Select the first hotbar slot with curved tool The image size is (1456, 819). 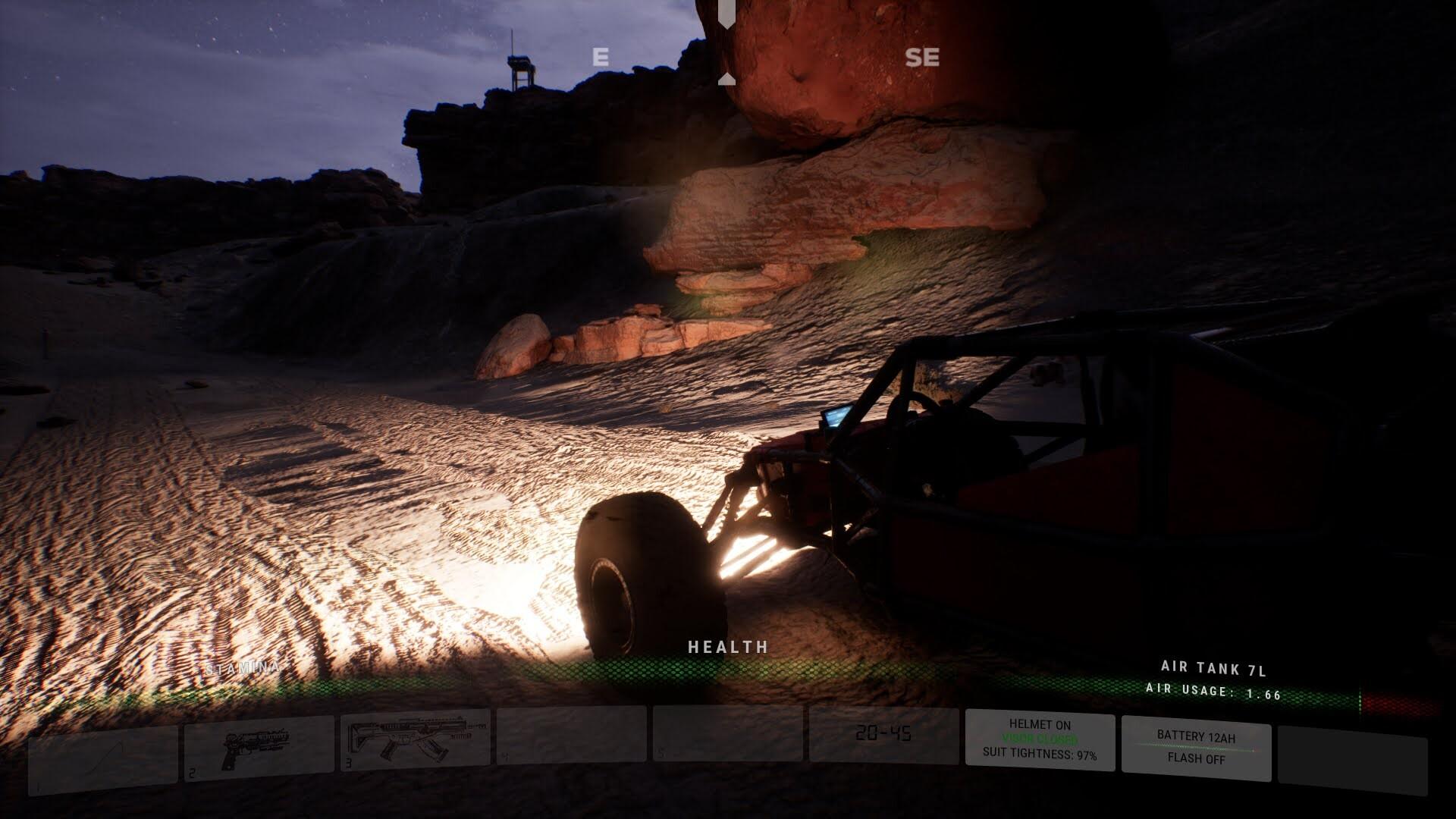103,758
